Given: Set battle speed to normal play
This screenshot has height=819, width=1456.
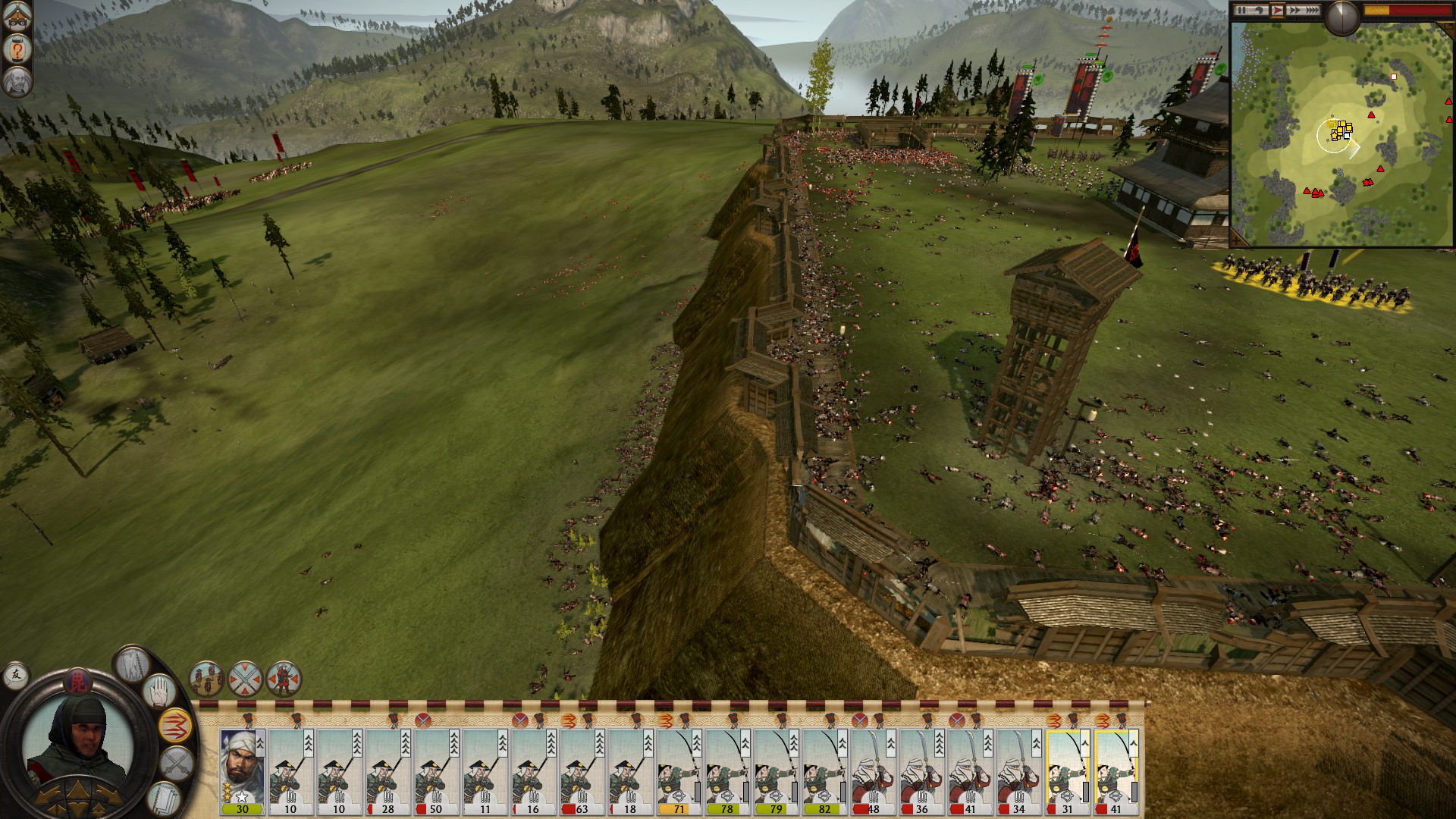Looking at the screenshot, I should pos(1277,11).
